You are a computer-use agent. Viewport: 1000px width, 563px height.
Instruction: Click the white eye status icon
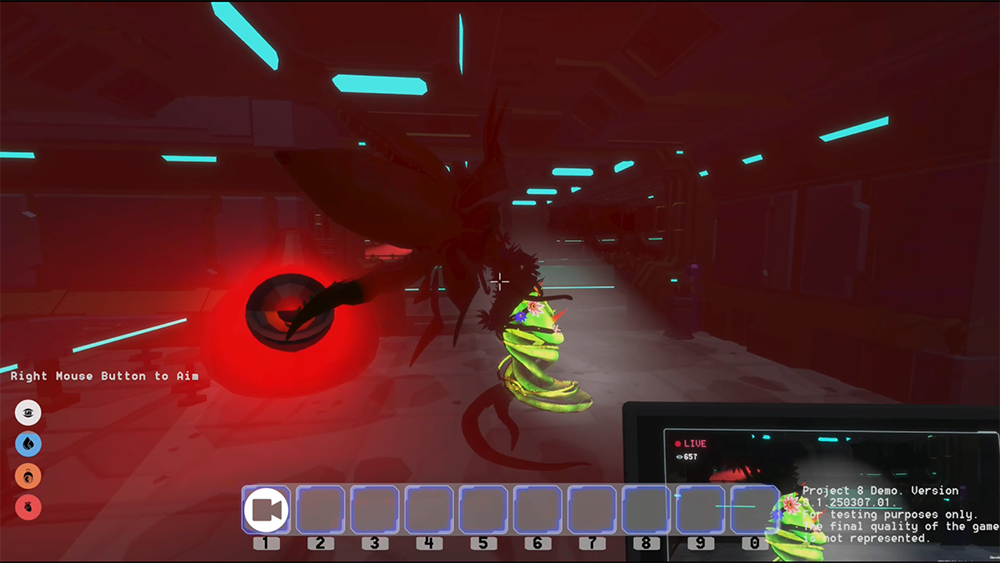(x=28, y=412)
